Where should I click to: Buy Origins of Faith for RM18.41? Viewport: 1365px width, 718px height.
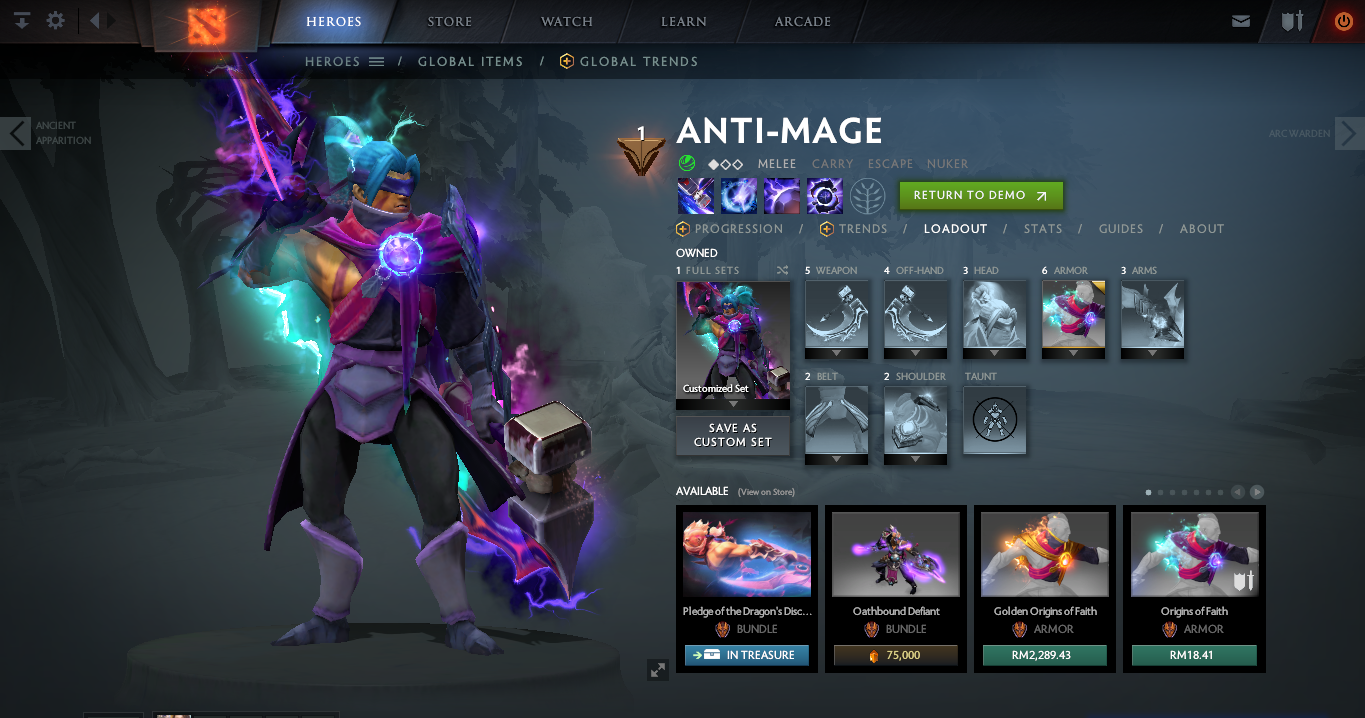(1194, 655)
